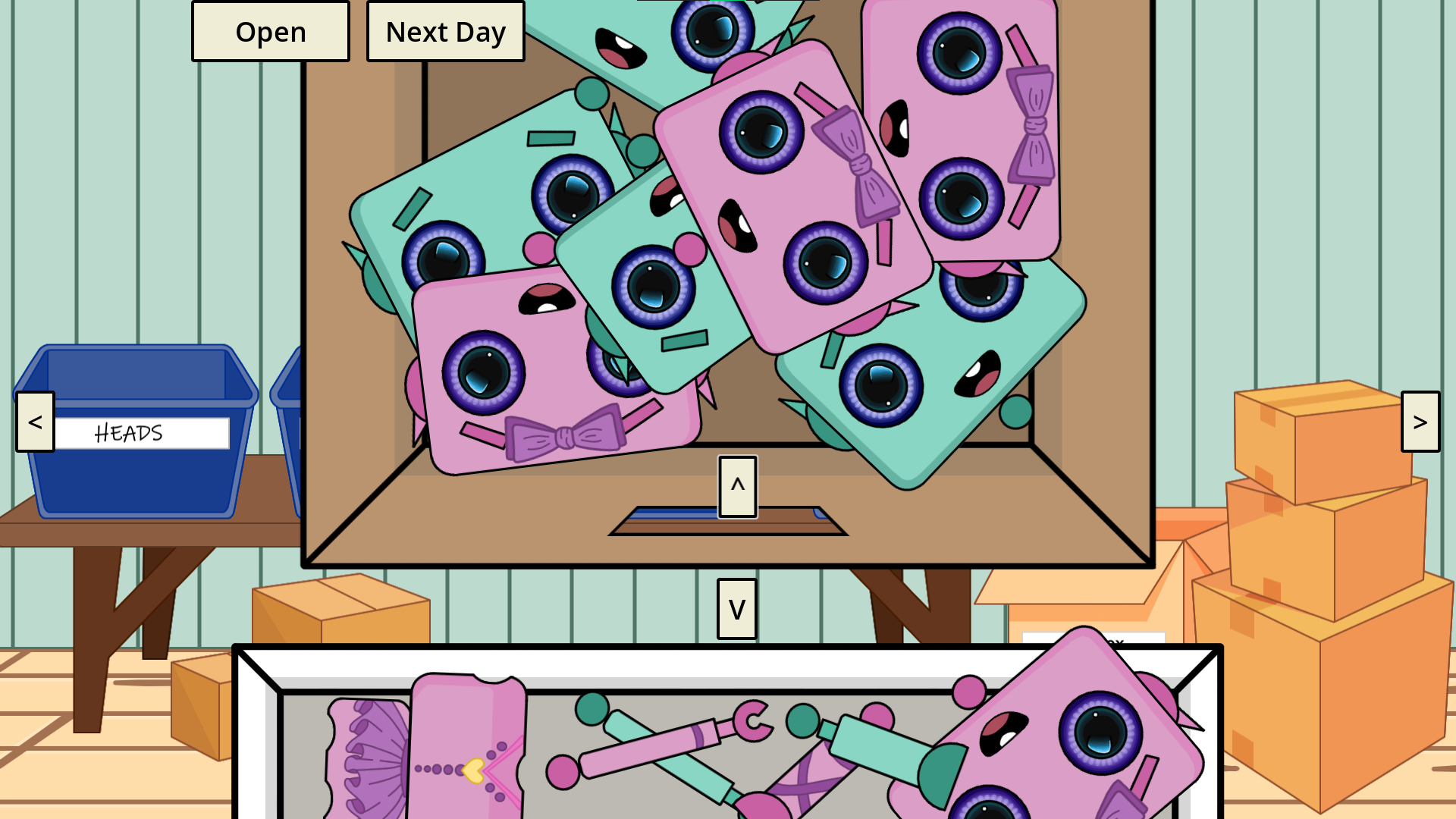Screen dimensions: 1456x819
Task: Advance to the Next Day
Action: [x=446, y=31]
